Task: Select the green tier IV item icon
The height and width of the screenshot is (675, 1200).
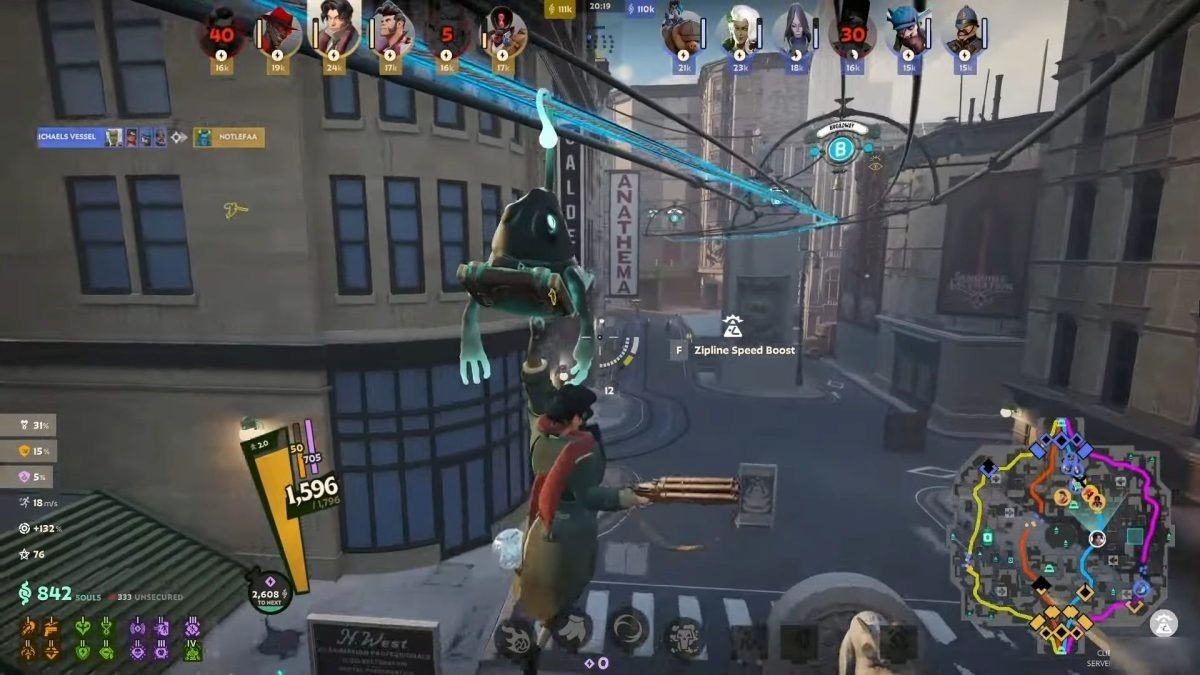Action: [x=193, y=650]
